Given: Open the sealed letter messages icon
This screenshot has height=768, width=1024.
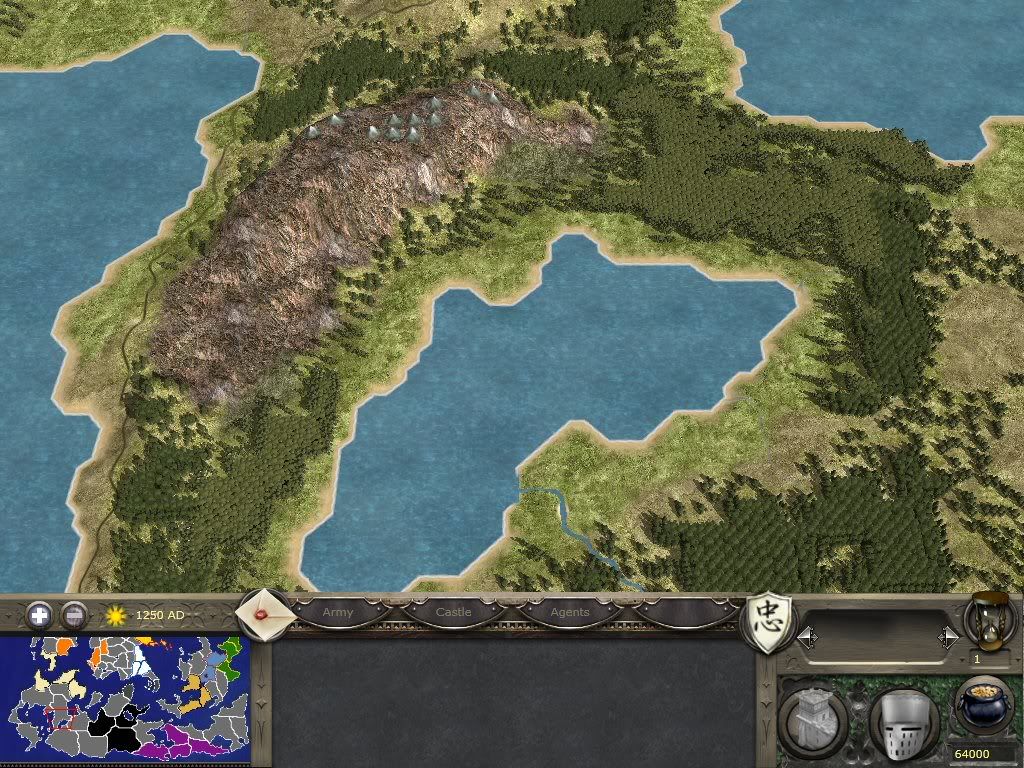Looking at the screenshot, I should [264, 610].
